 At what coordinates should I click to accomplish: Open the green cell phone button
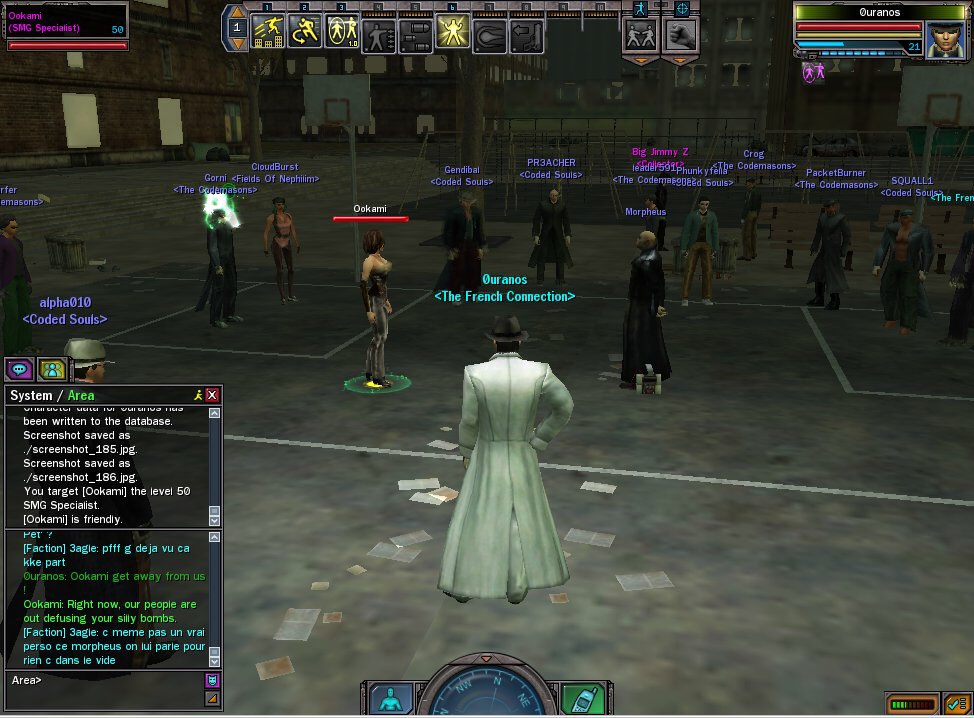coord(581,698)
